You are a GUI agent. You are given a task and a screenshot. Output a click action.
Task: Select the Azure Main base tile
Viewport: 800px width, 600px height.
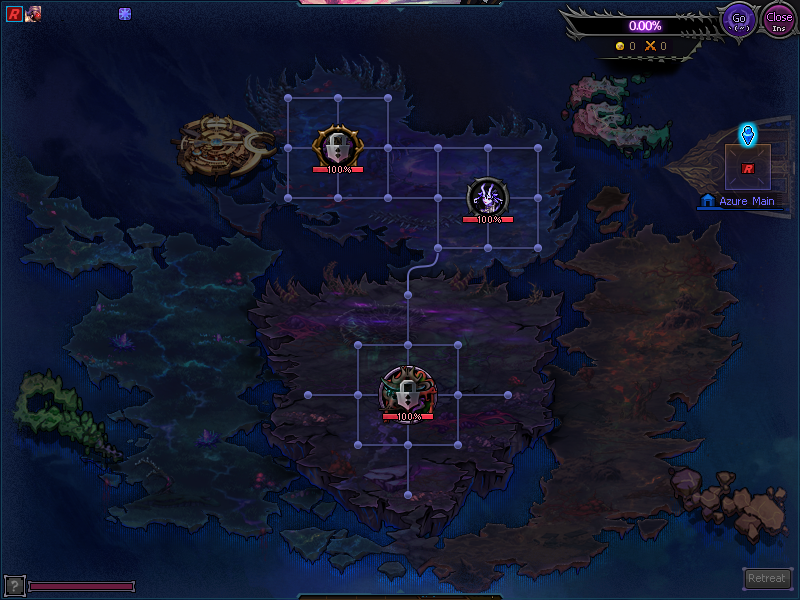pyautogui.click(x=747, y=167)
